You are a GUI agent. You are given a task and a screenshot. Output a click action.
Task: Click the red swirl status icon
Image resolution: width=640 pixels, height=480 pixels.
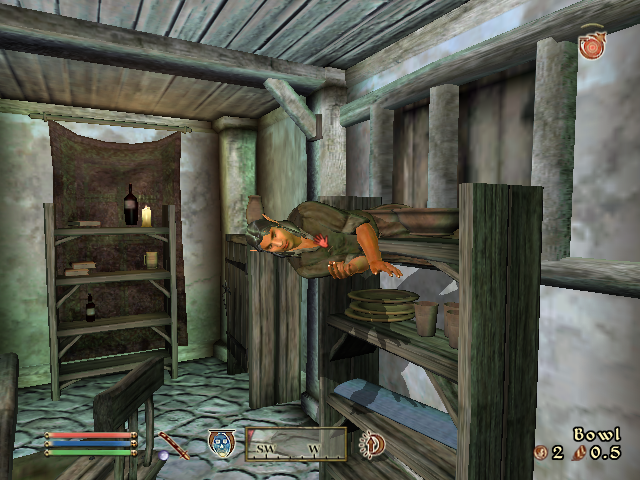pos(592,45)
